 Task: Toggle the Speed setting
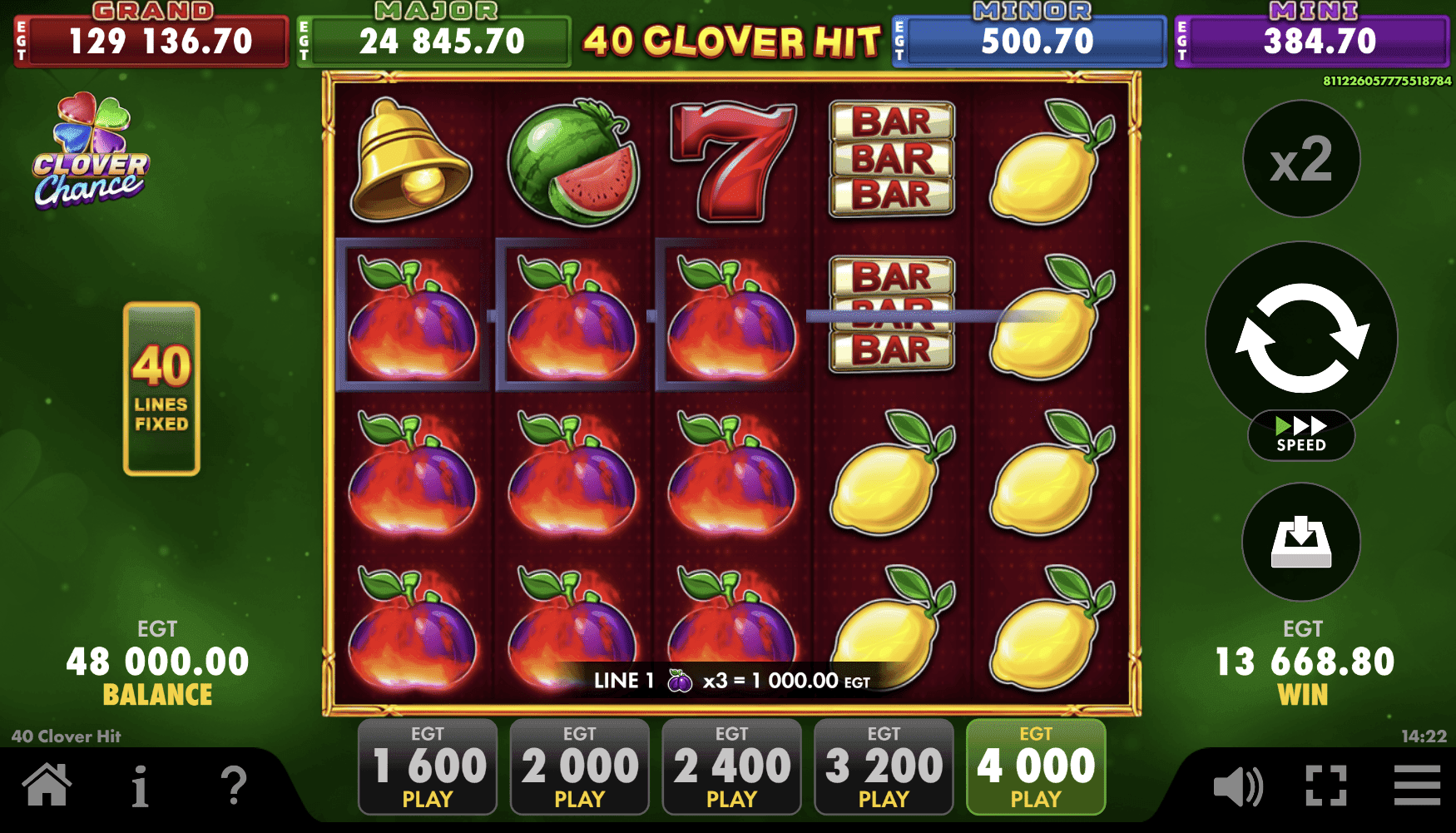[x=1300, y=434]
